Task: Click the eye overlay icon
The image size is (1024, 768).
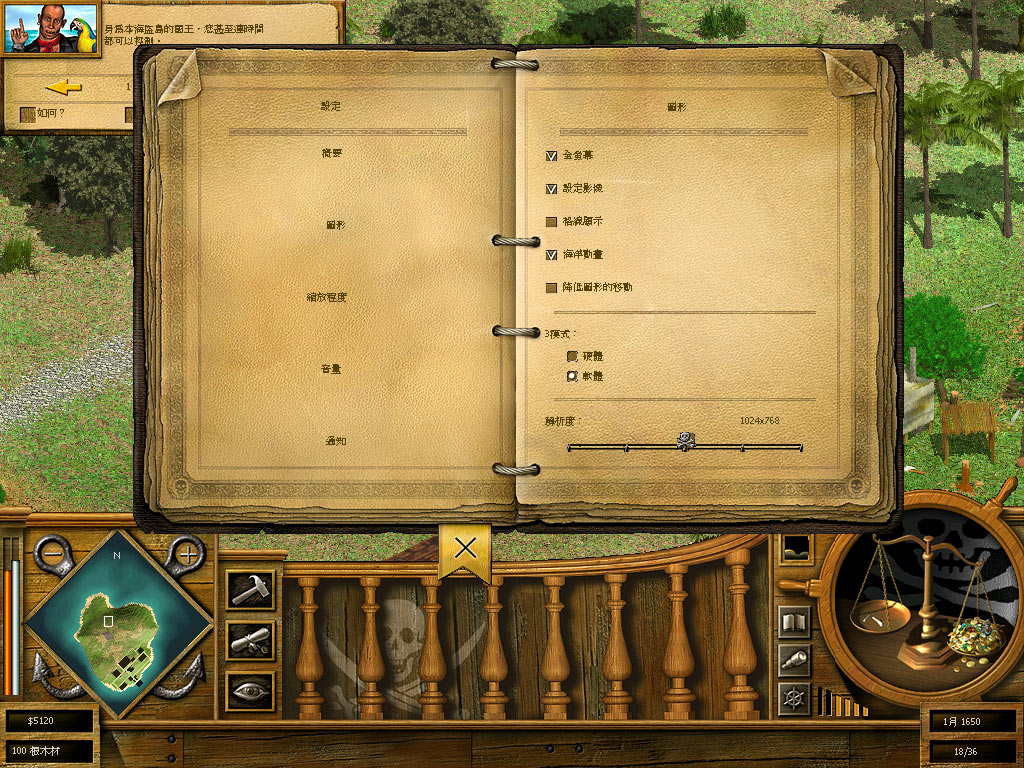Action: [x=249, y=691]
